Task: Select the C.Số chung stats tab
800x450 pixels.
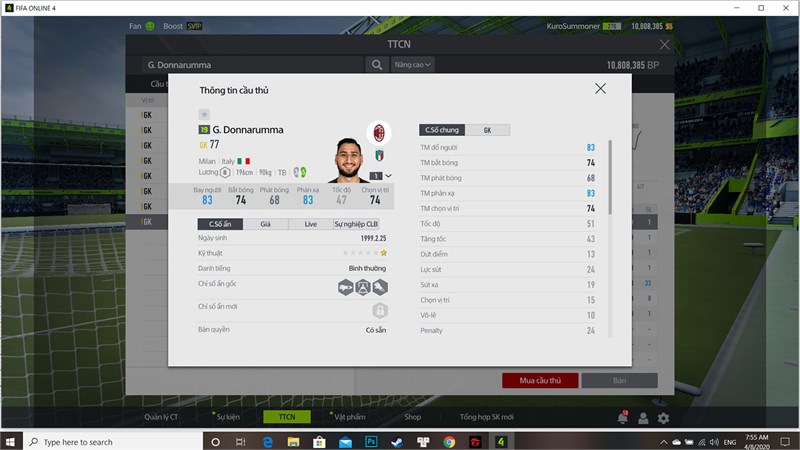Action: [442, 130]
